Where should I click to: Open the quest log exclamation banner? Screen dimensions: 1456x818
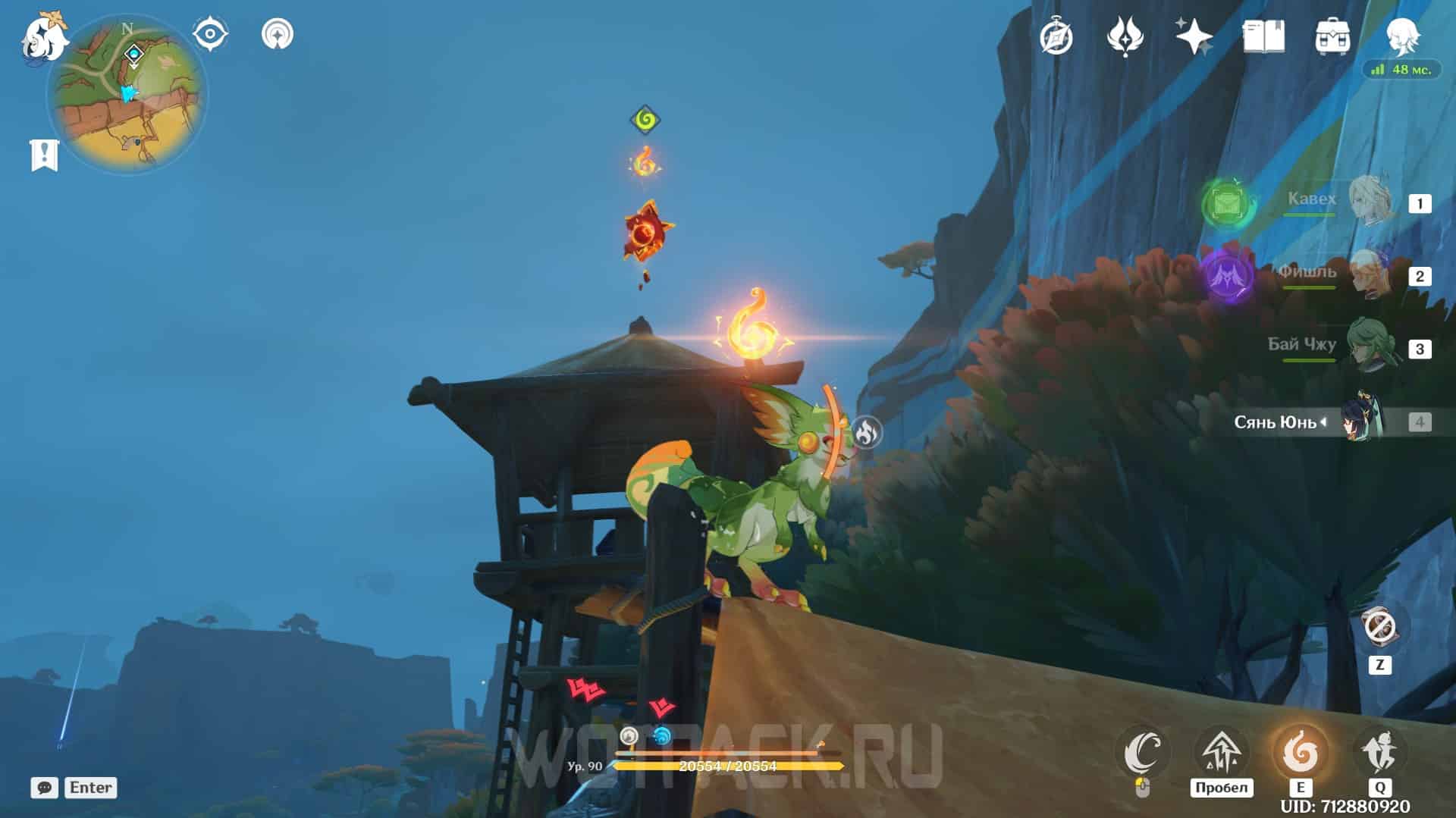click(44, 155)
